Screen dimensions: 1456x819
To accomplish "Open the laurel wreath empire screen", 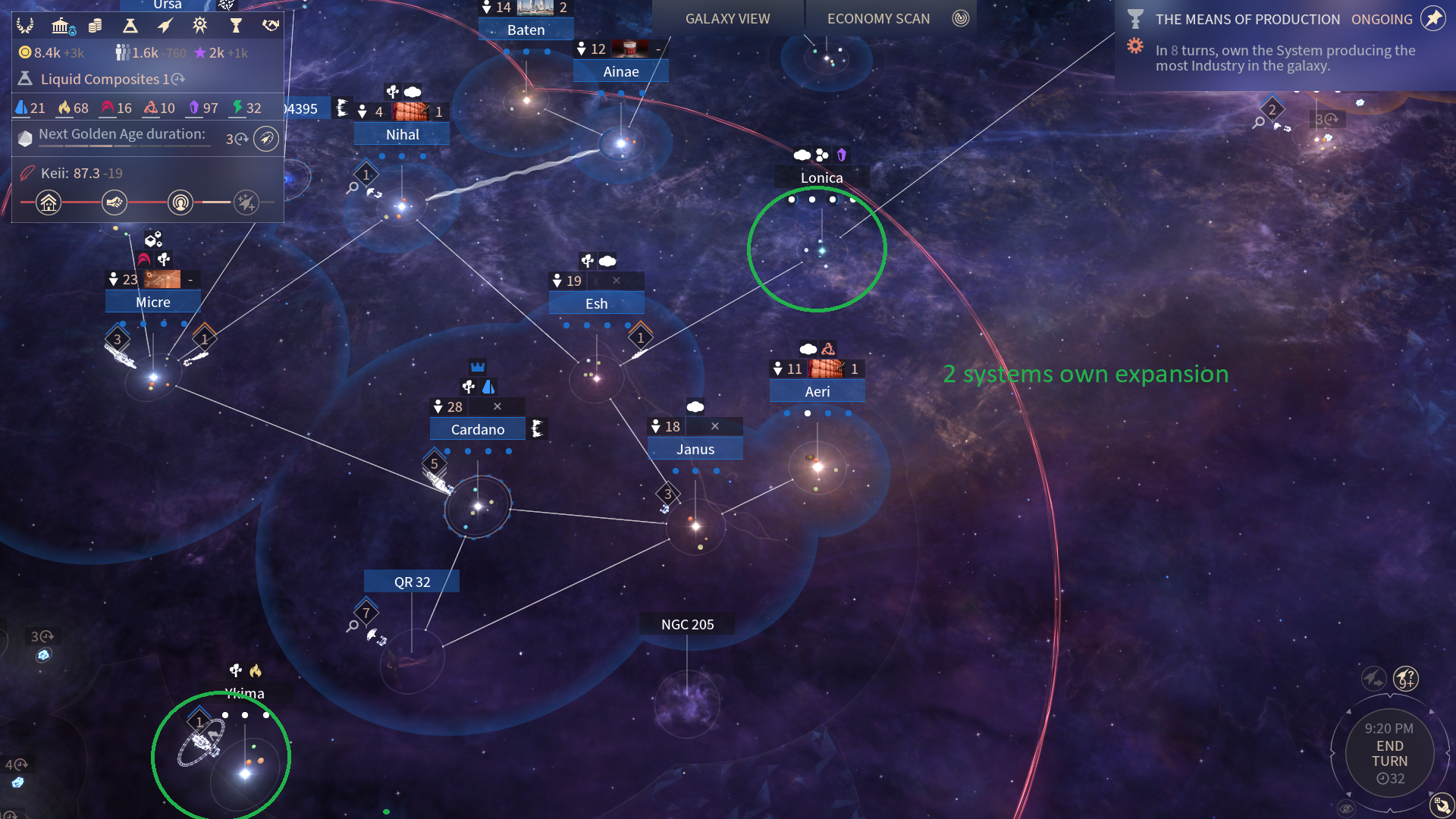I will [x=25, y=26].
